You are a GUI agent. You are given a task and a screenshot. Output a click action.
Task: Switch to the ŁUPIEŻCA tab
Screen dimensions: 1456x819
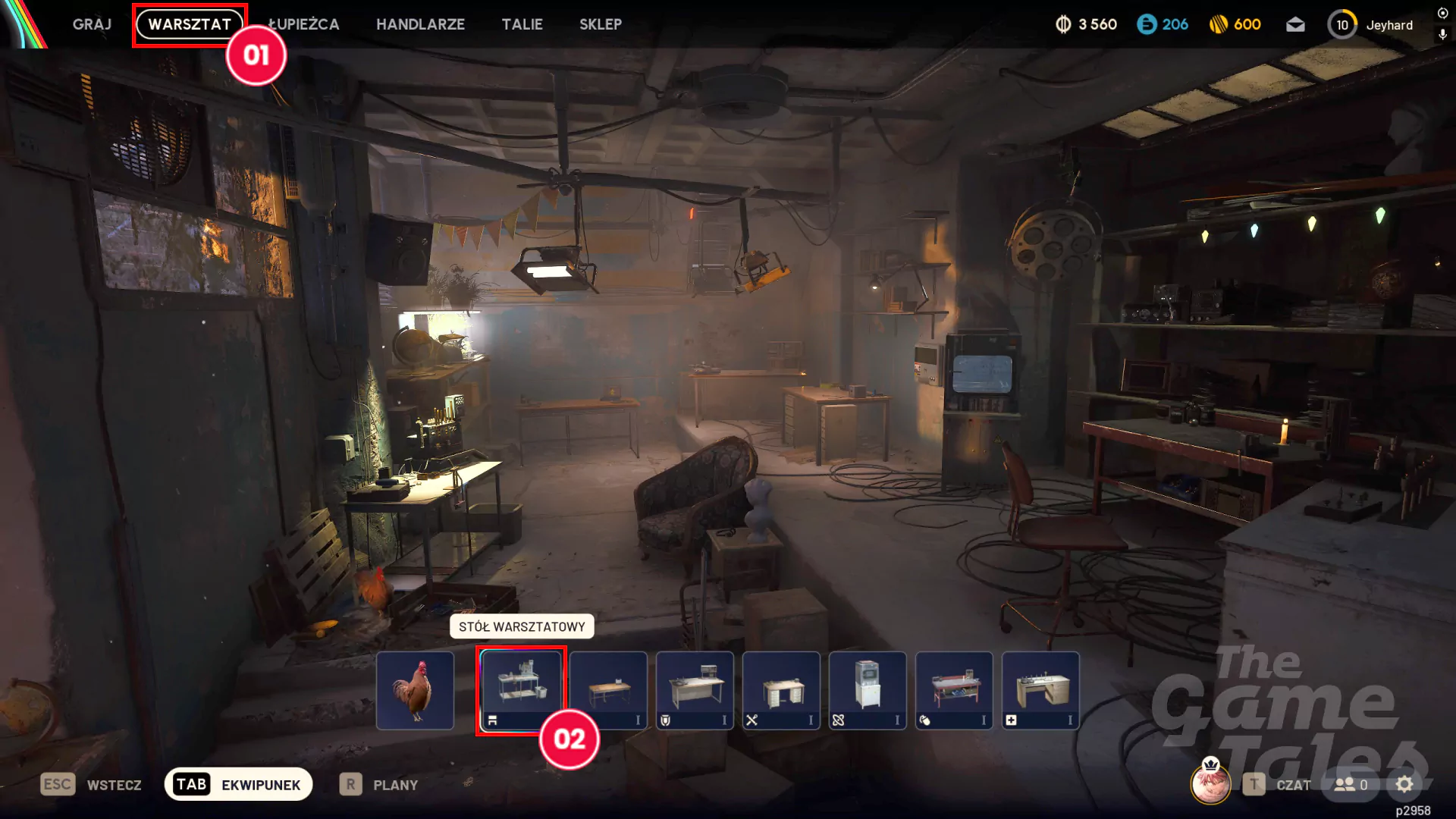(304, 24)
